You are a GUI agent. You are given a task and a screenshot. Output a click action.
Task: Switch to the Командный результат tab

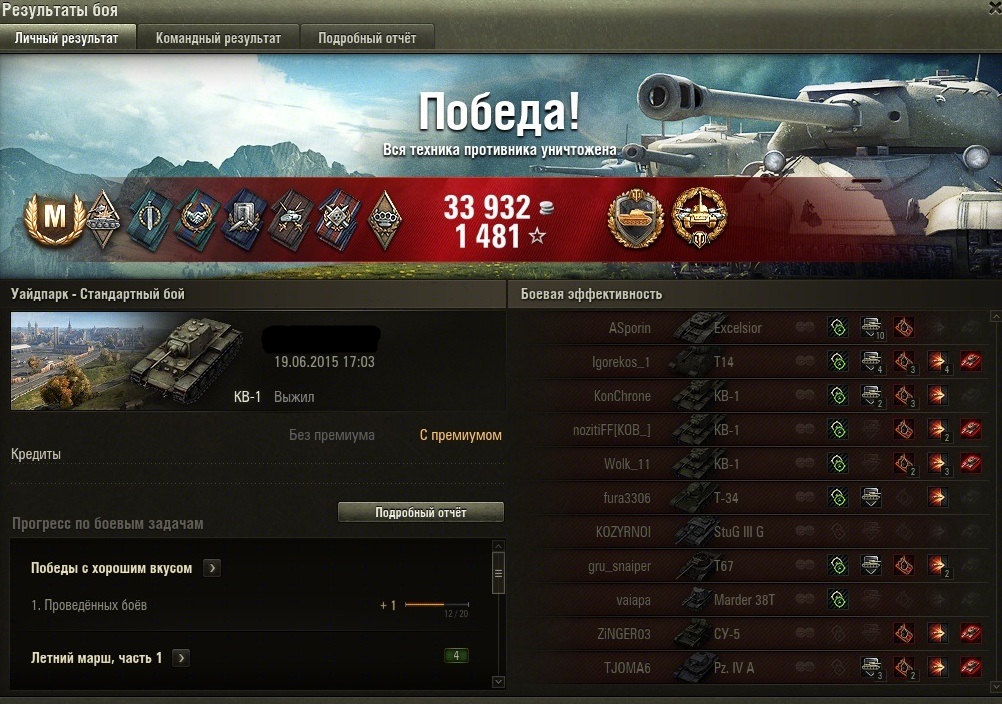pos(218,38)
